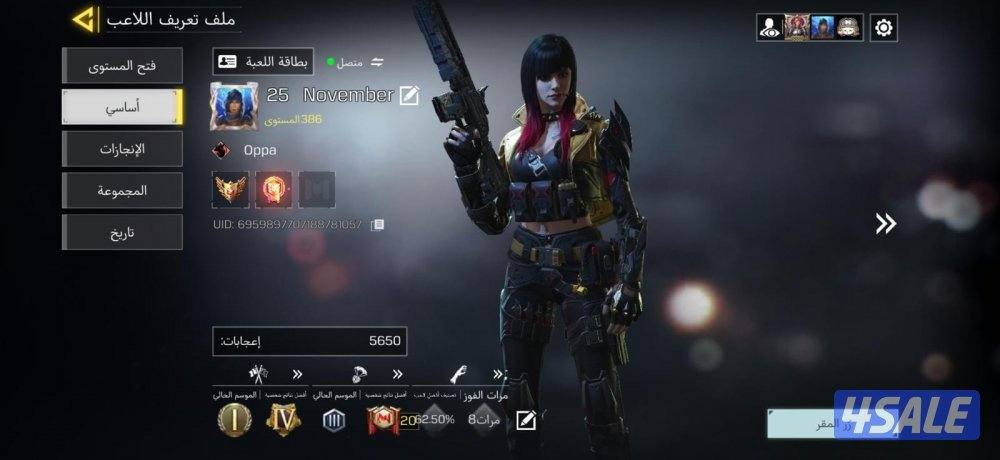Select the أساسي tab
Viewport: 1000px width, 460px height.
[x=122, y=107]
